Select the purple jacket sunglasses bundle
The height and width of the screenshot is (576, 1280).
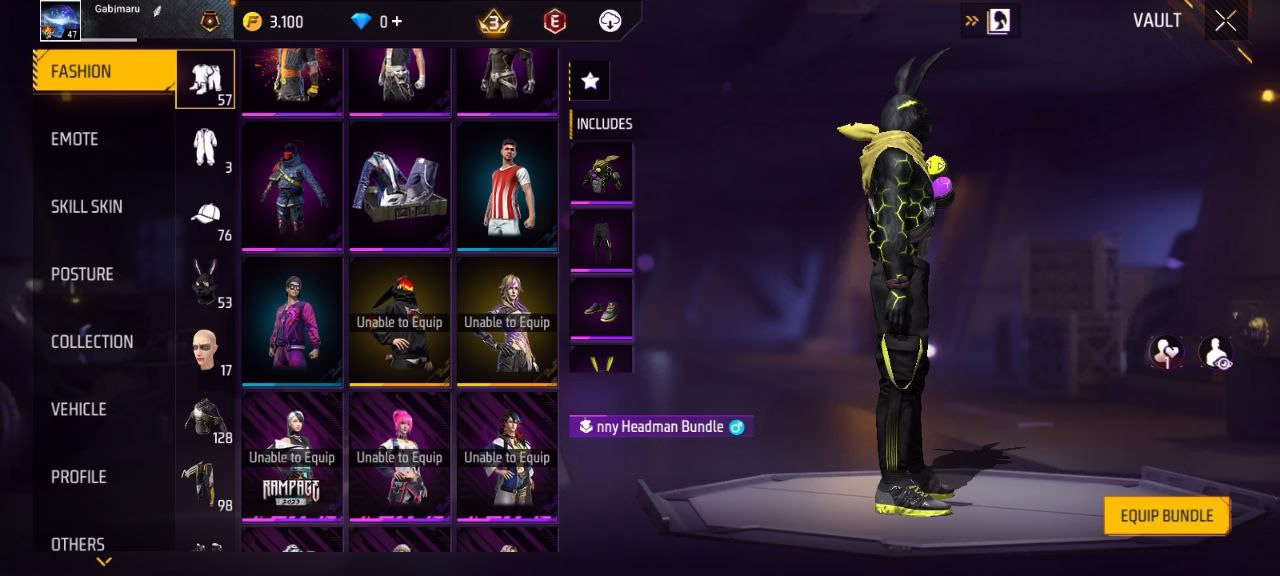pyautogui.click(x=291, y=321)
